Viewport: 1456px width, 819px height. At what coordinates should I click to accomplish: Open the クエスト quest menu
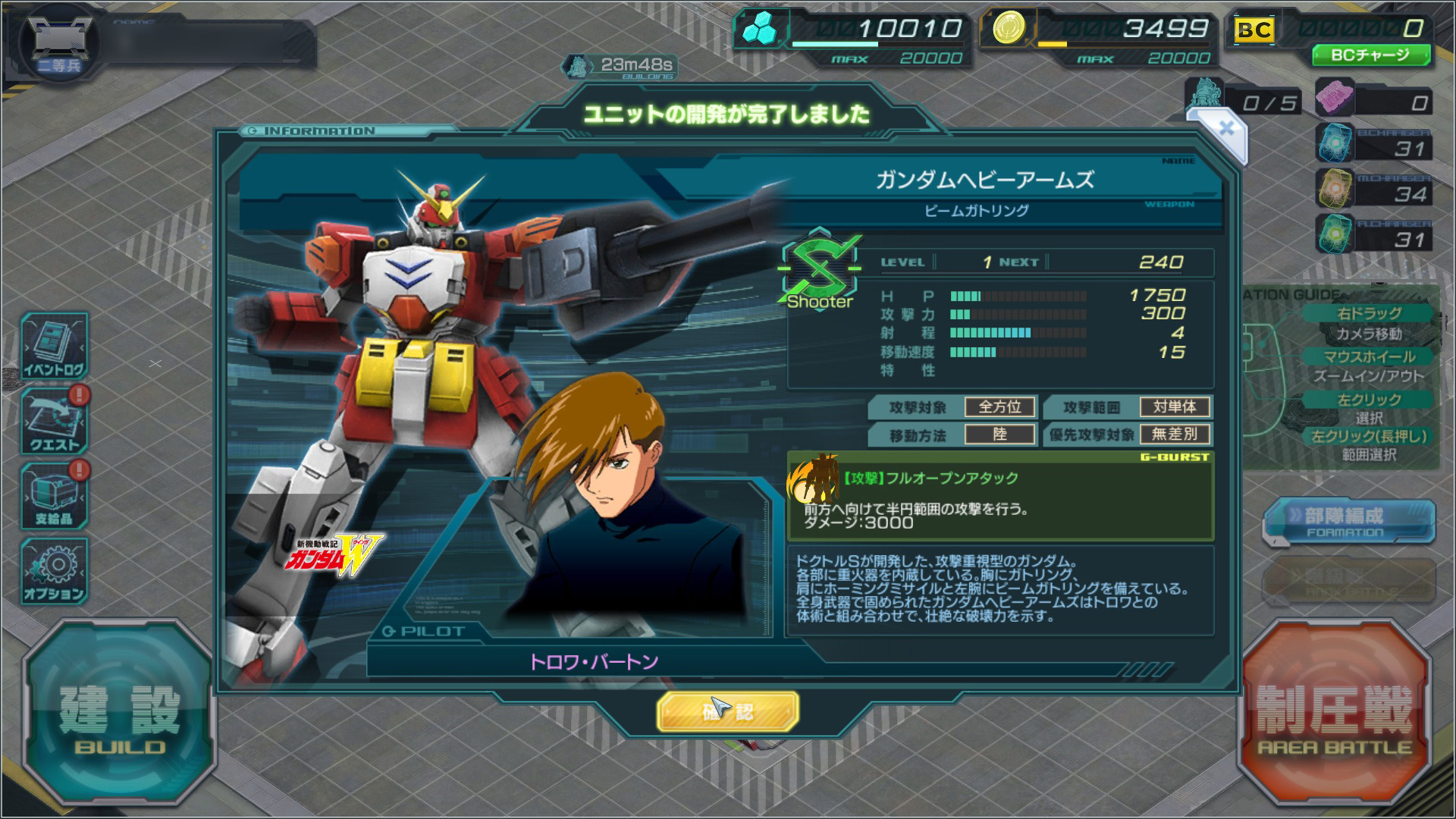(x=54, y=421)
